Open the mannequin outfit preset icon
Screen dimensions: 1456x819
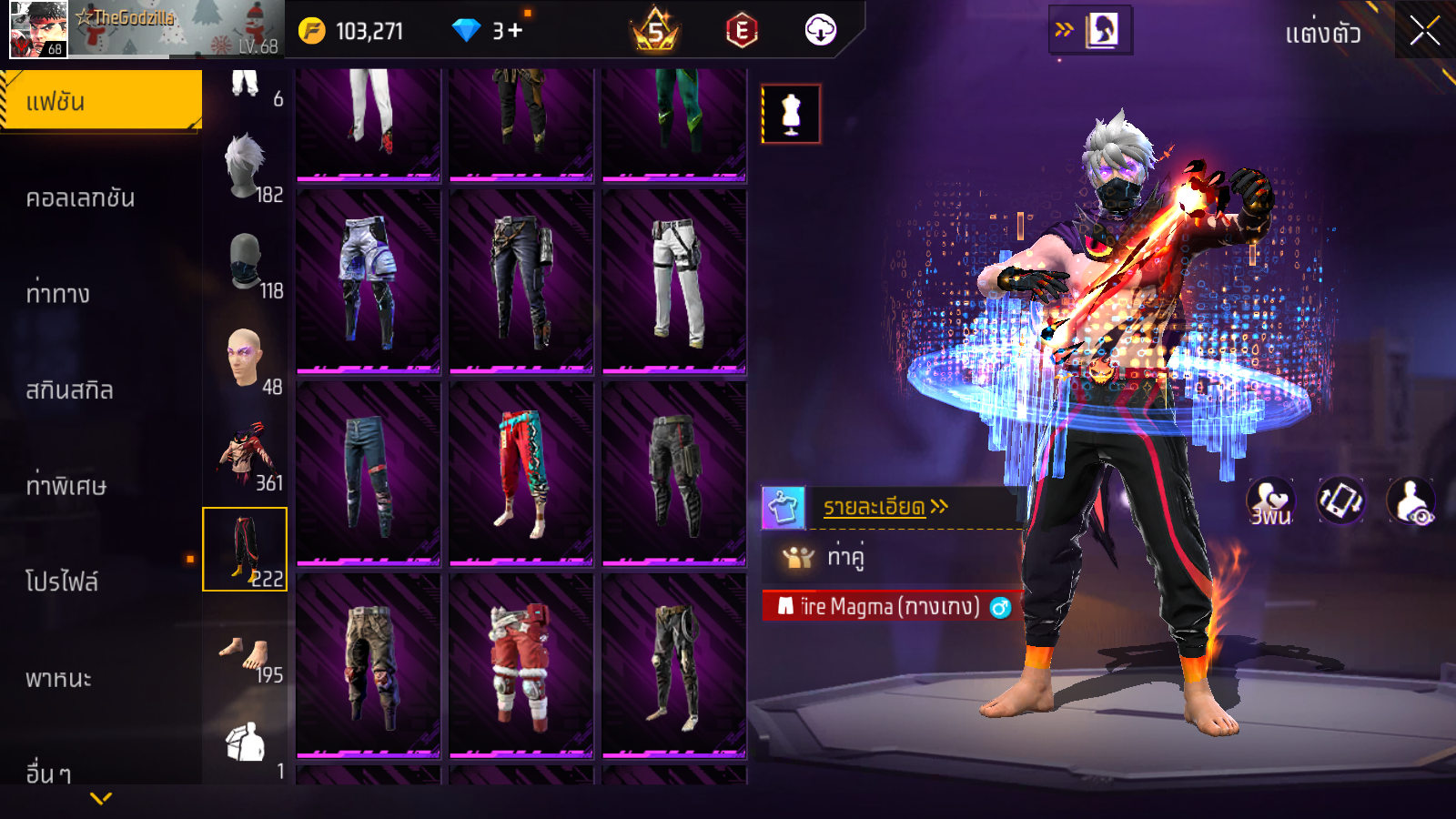click(791, 115)
